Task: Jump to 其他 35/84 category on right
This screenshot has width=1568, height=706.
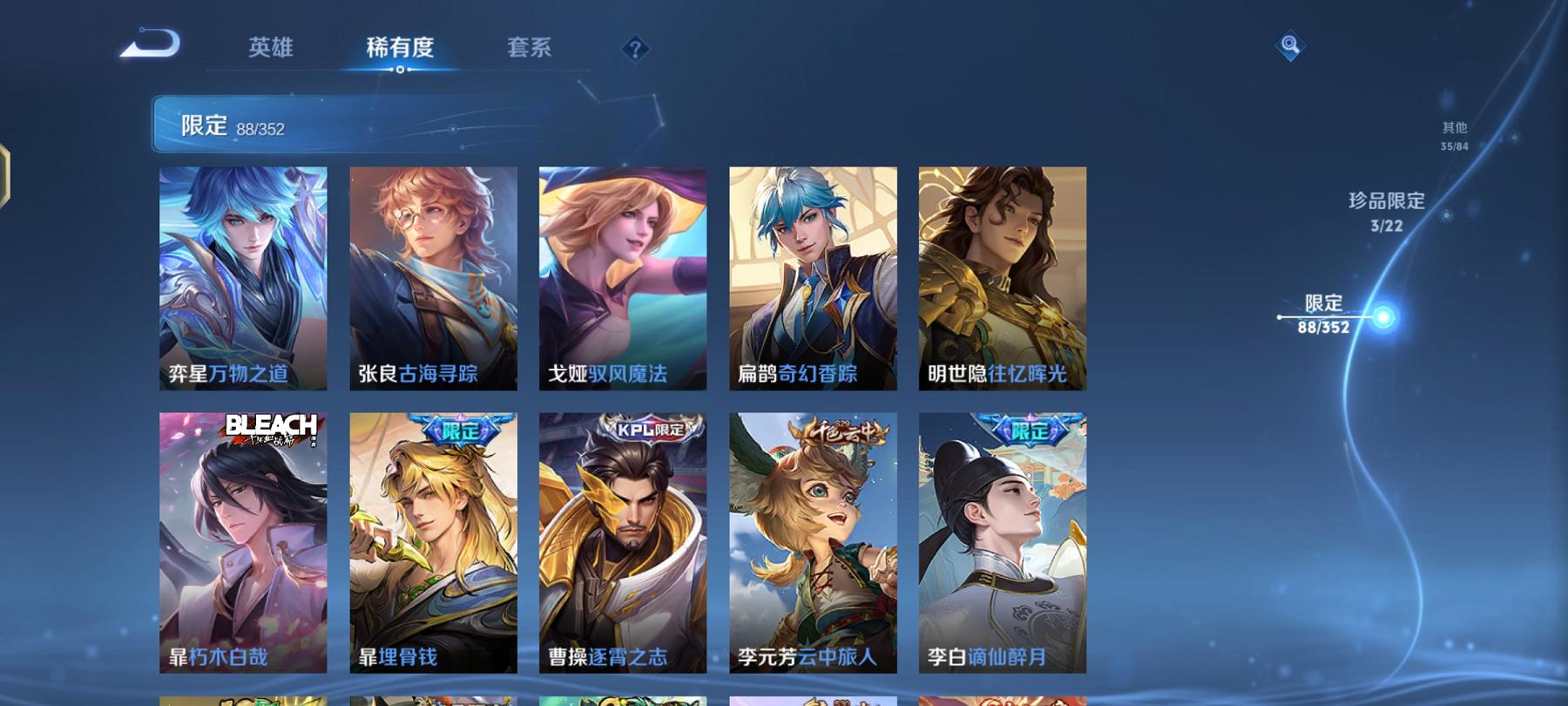Action: [1454, 135]
